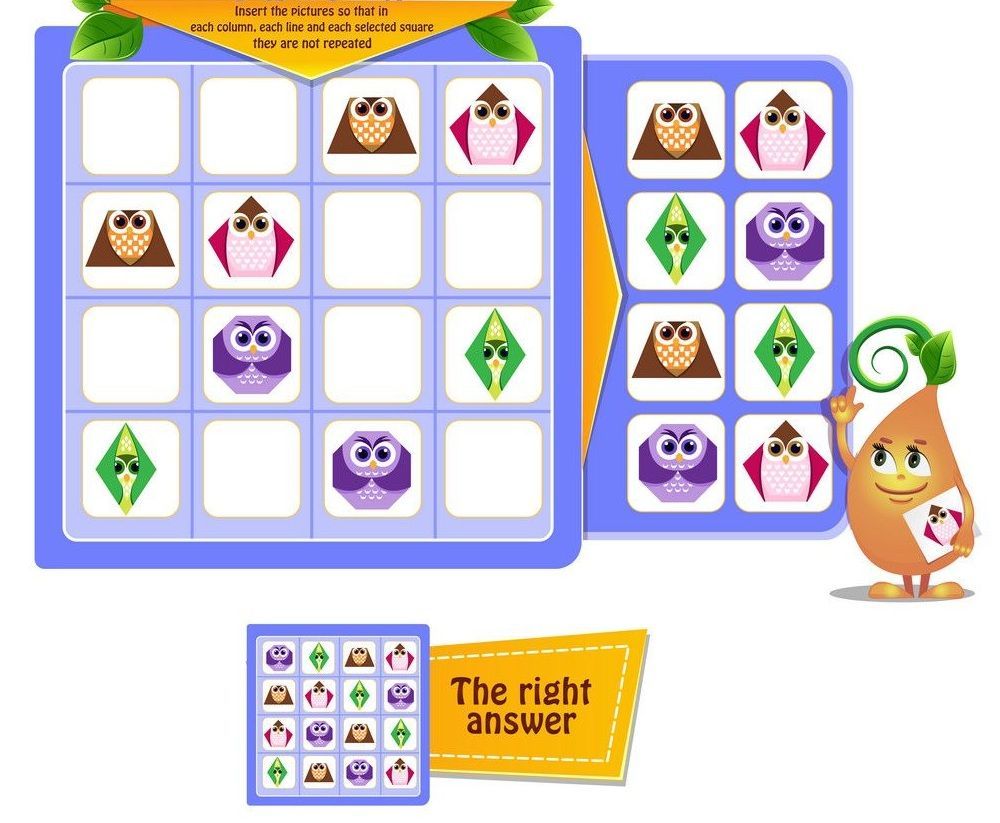The image size is (1000, 823).
Task: Pick the side-panel green owl beside the purple owl
Action: point(676,241)
